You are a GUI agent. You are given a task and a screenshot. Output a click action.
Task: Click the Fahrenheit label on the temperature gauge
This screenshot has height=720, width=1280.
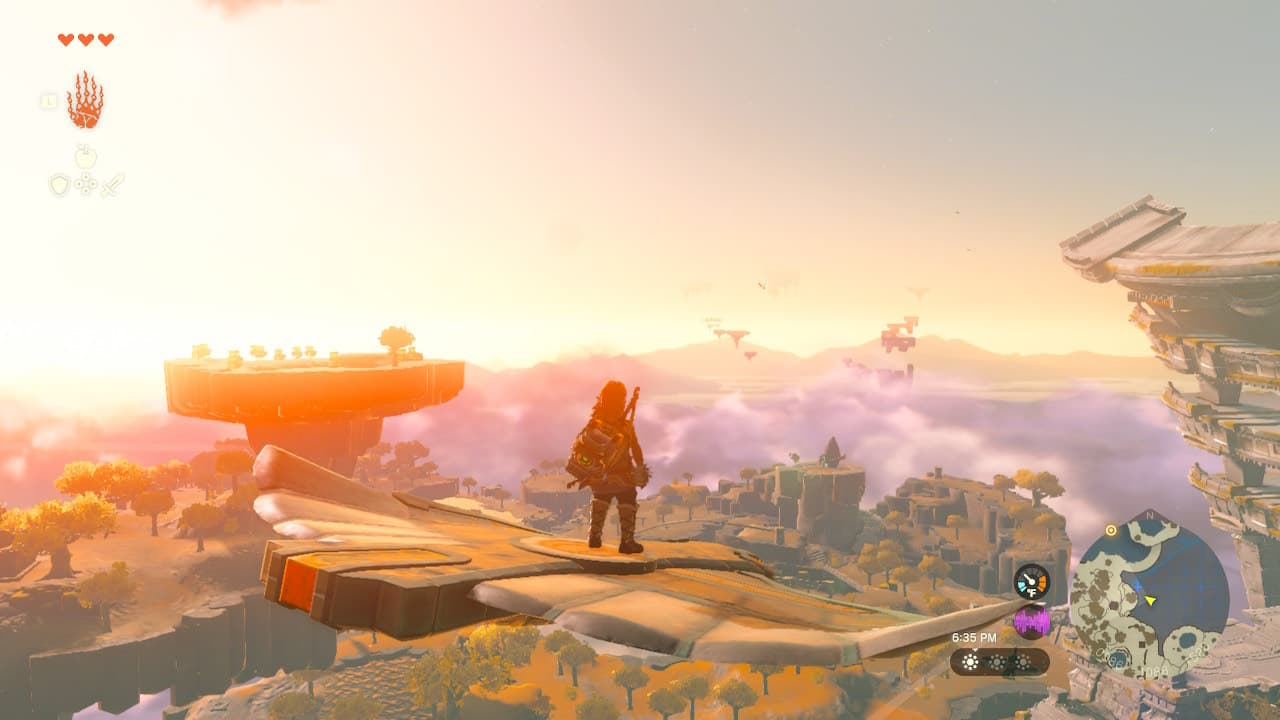pyautogui.click(x=1032, y=592)
